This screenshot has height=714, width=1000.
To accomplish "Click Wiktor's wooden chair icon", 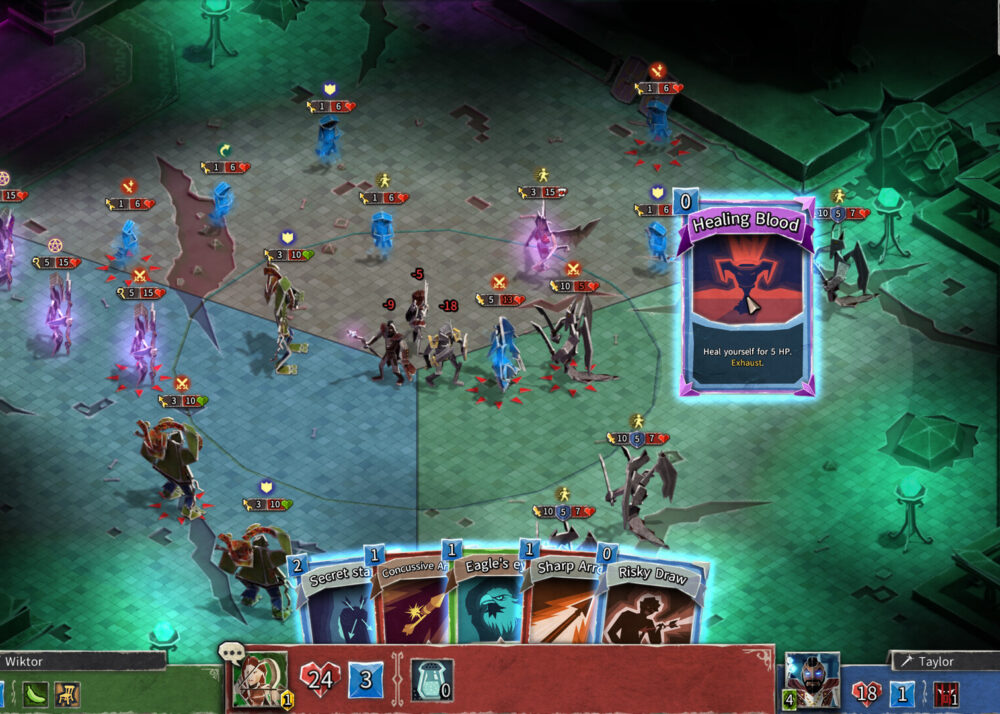I will coord(68,693).
